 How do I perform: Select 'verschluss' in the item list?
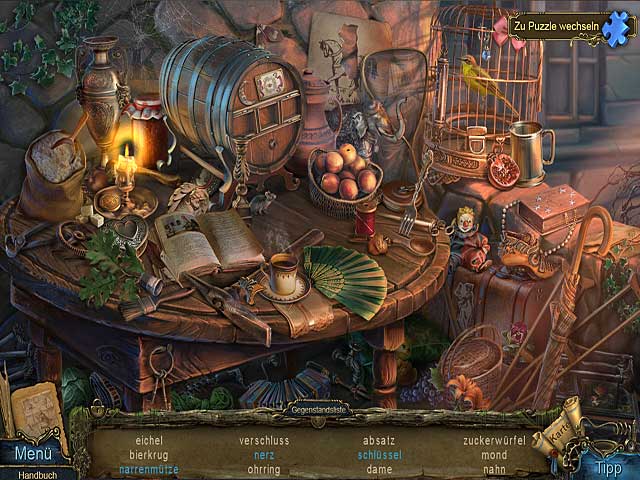click(264, 440)
